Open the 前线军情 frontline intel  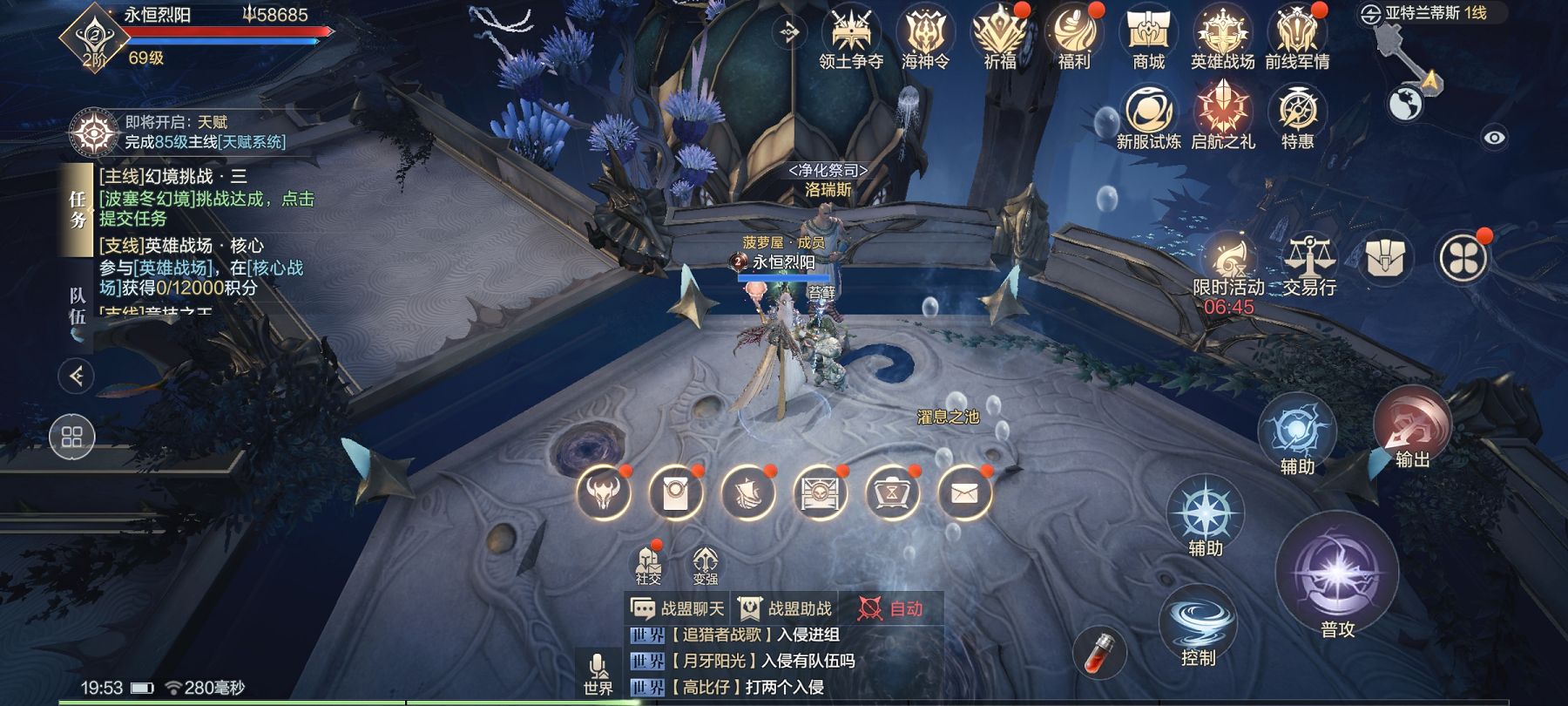(1297, 35)
